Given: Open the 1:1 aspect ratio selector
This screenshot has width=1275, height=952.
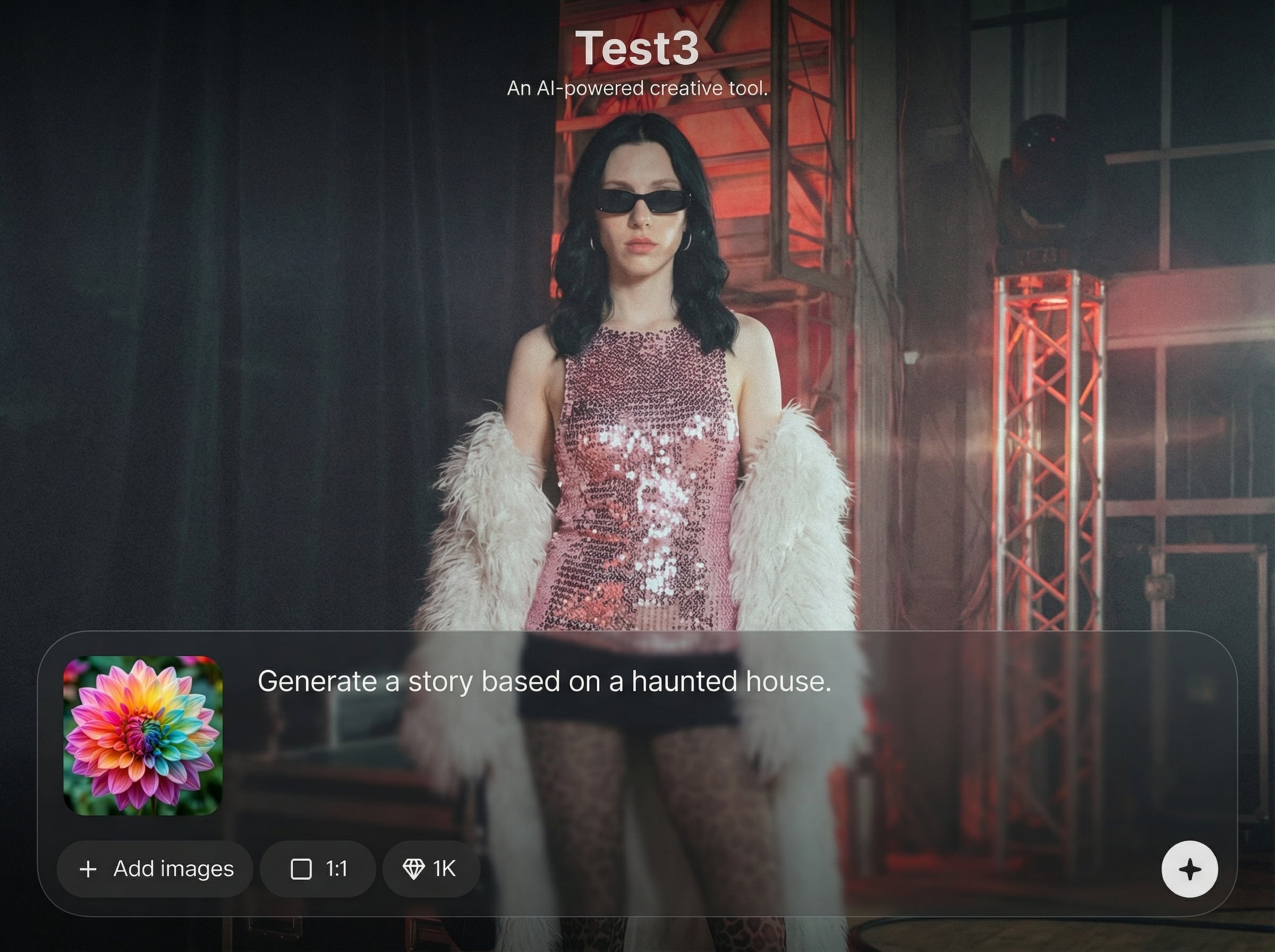Looking at the screenshot, I should coord(318,869).
